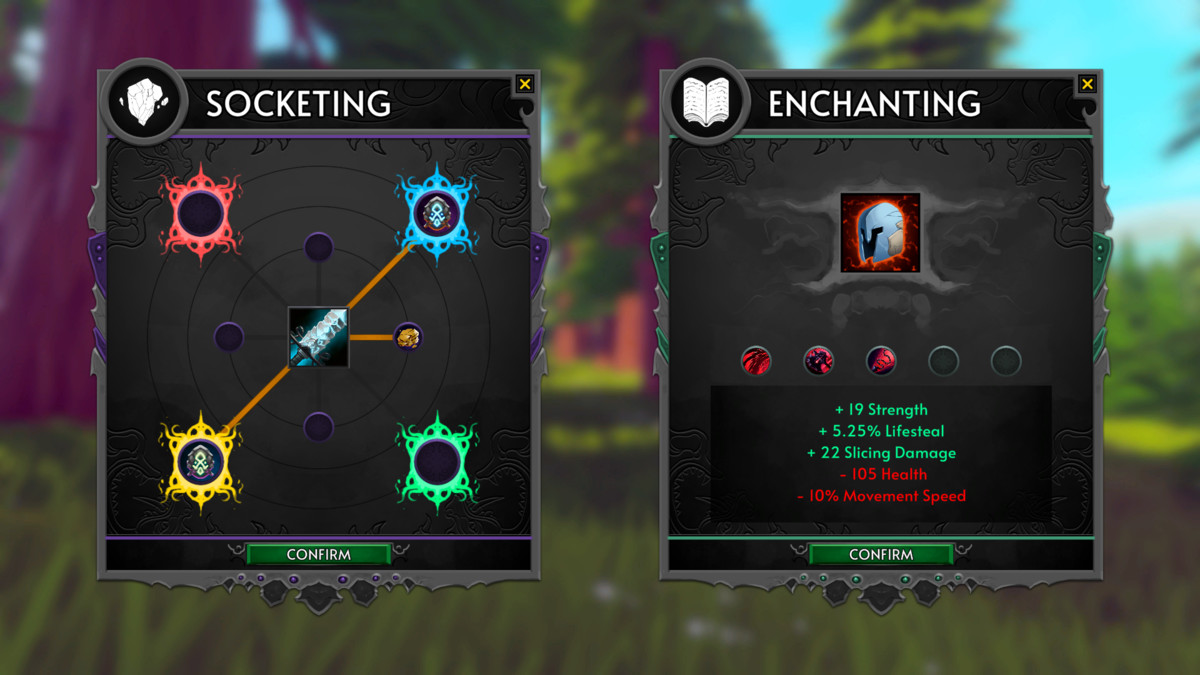
Task: Confirm the enchanting changes
Action: click(x=880, y=554)
